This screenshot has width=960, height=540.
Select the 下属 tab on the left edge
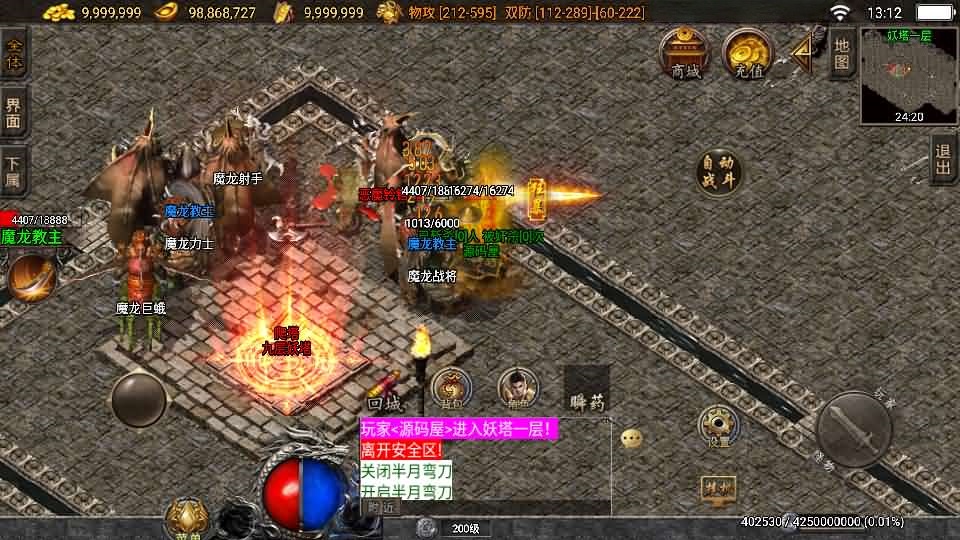pos(14,170)
